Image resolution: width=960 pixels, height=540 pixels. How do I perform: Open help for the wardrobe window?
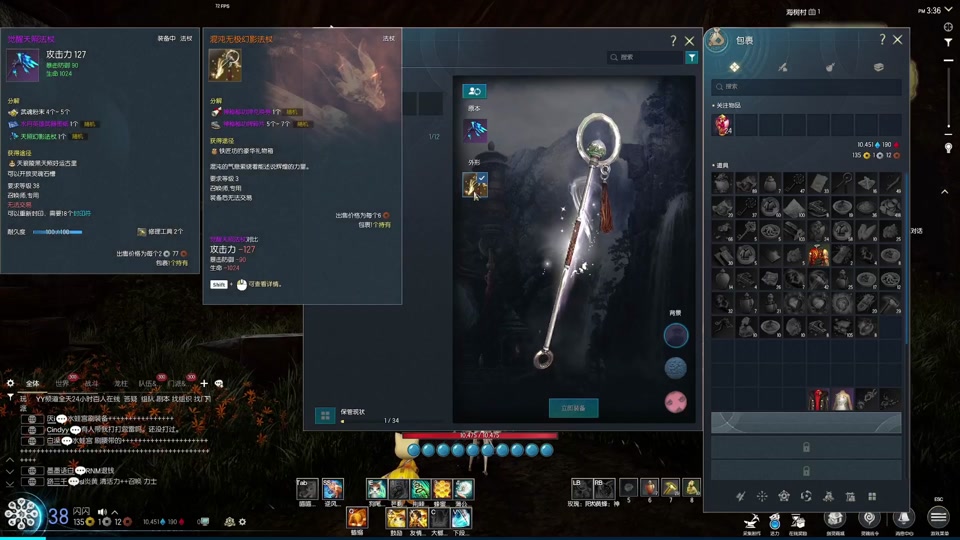[673, 41]
